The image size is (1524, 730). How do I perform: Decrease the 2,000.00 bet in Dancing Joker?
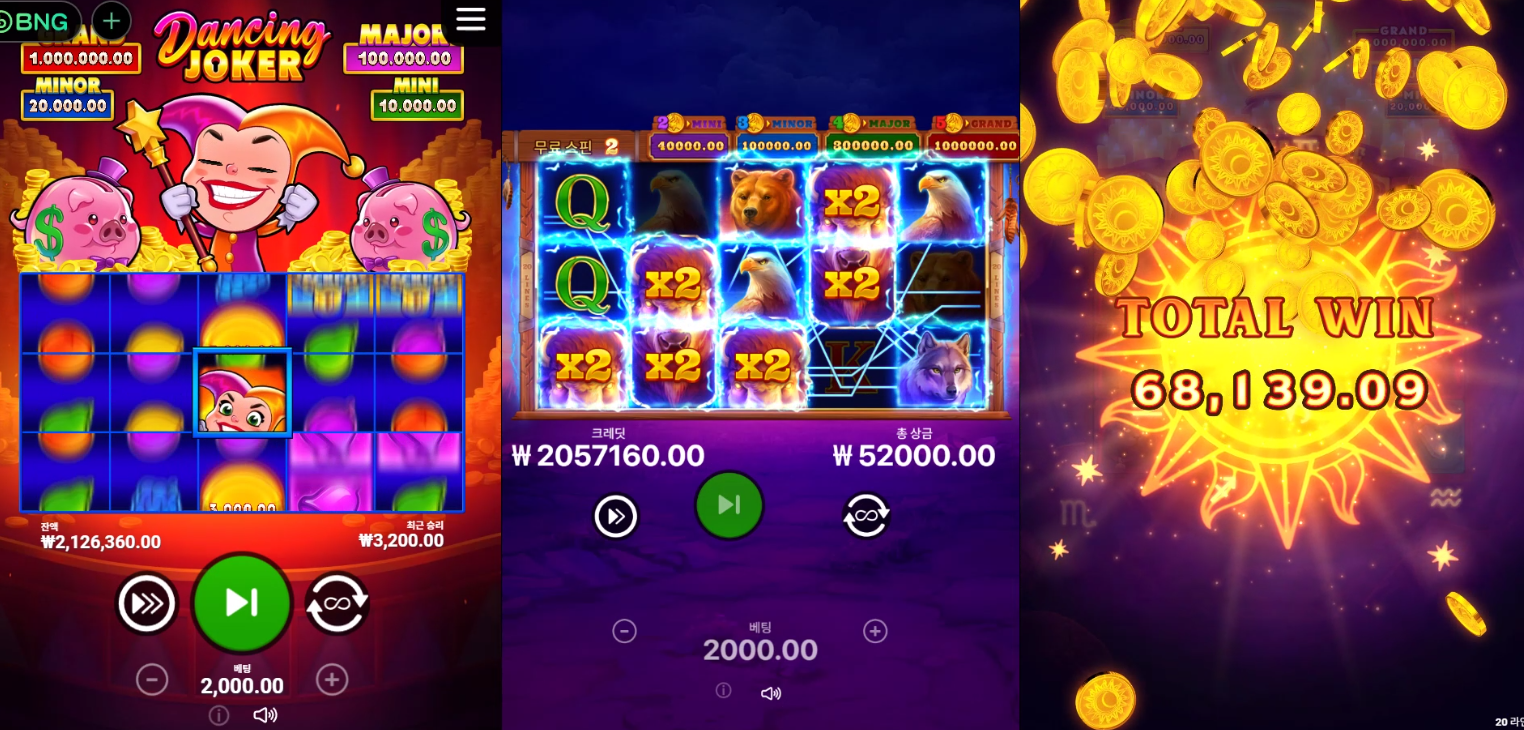(152, 680)
